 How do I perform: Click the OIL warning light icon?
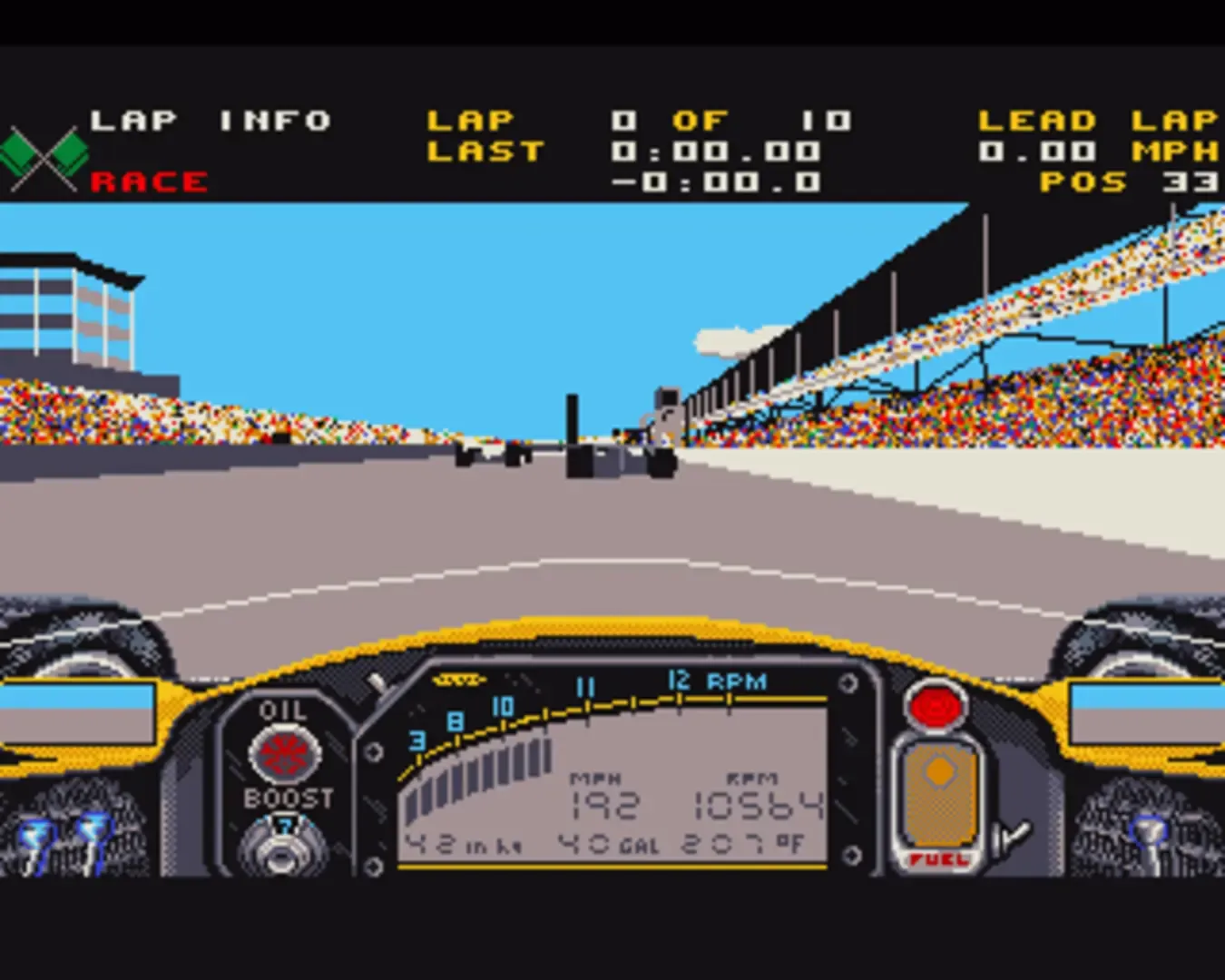pyautogui.click(x=282, y=753)
